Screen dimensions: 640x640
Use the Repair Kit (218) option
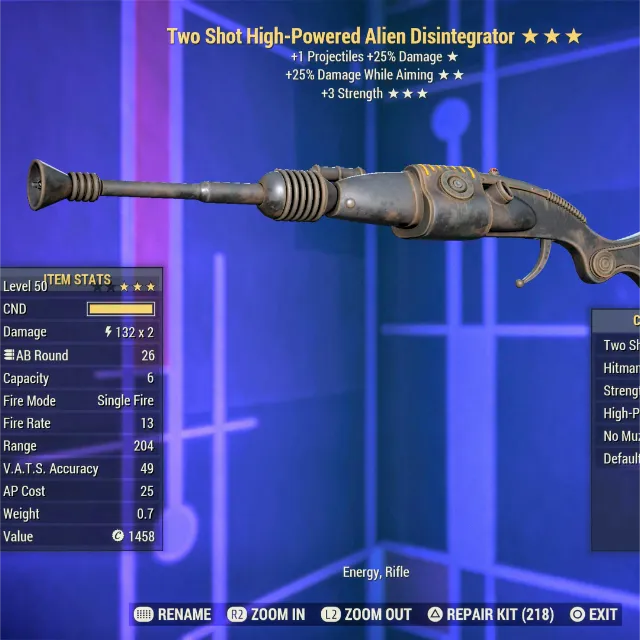(491, 614)
